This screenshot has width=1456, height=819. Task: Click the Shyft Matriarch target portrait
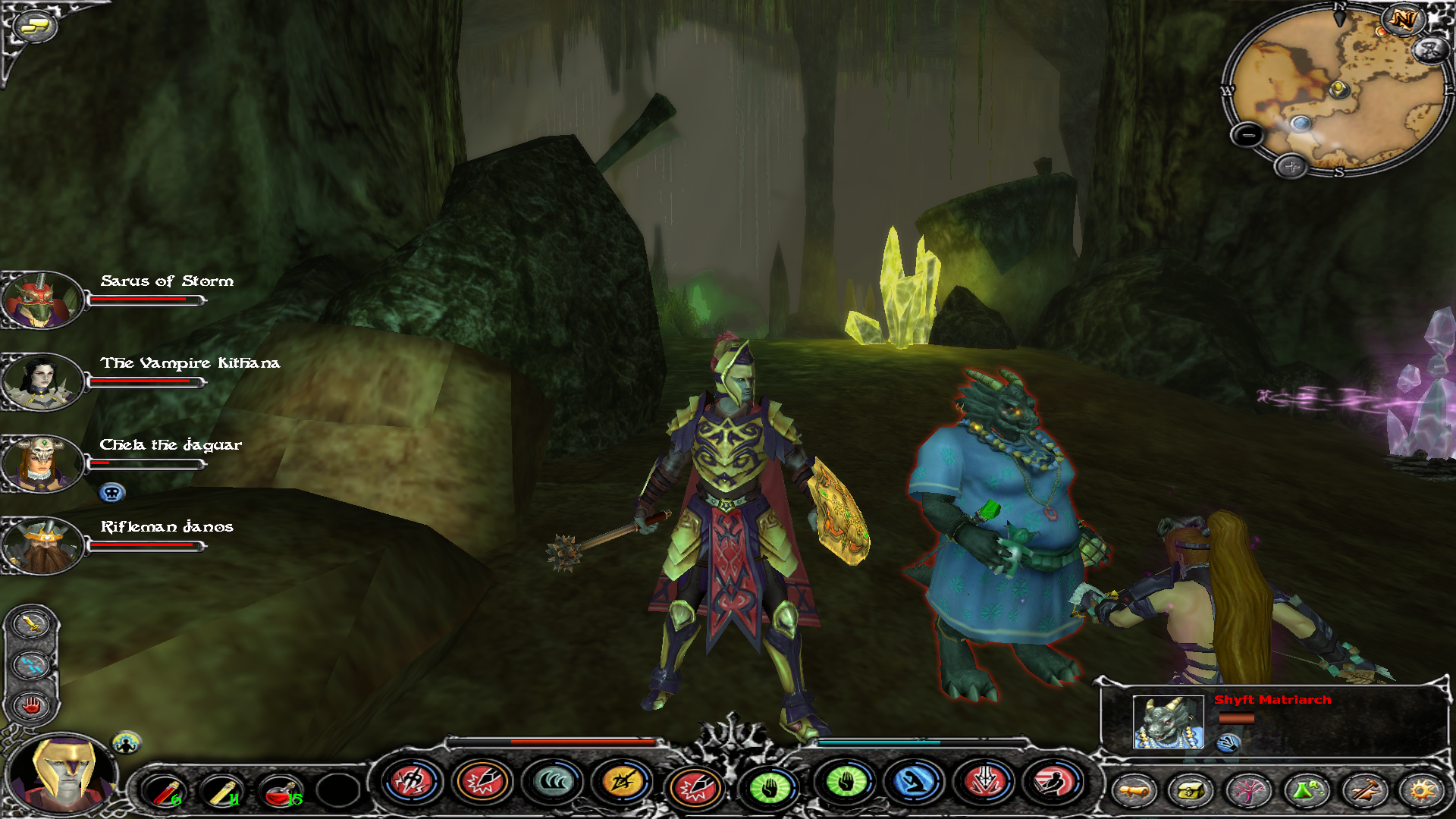(1168, 722)
